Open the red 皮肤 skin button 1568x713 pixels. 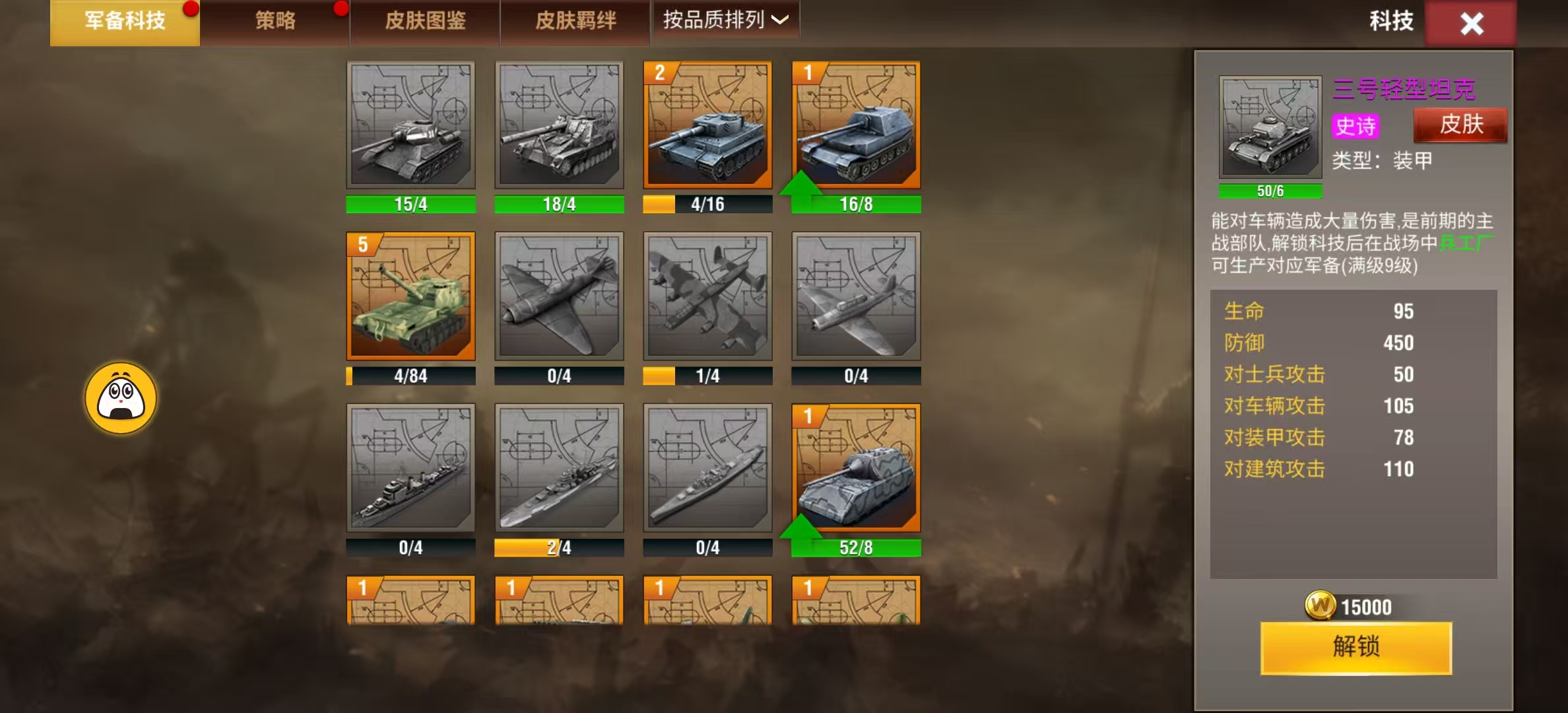pos(1460,125)
